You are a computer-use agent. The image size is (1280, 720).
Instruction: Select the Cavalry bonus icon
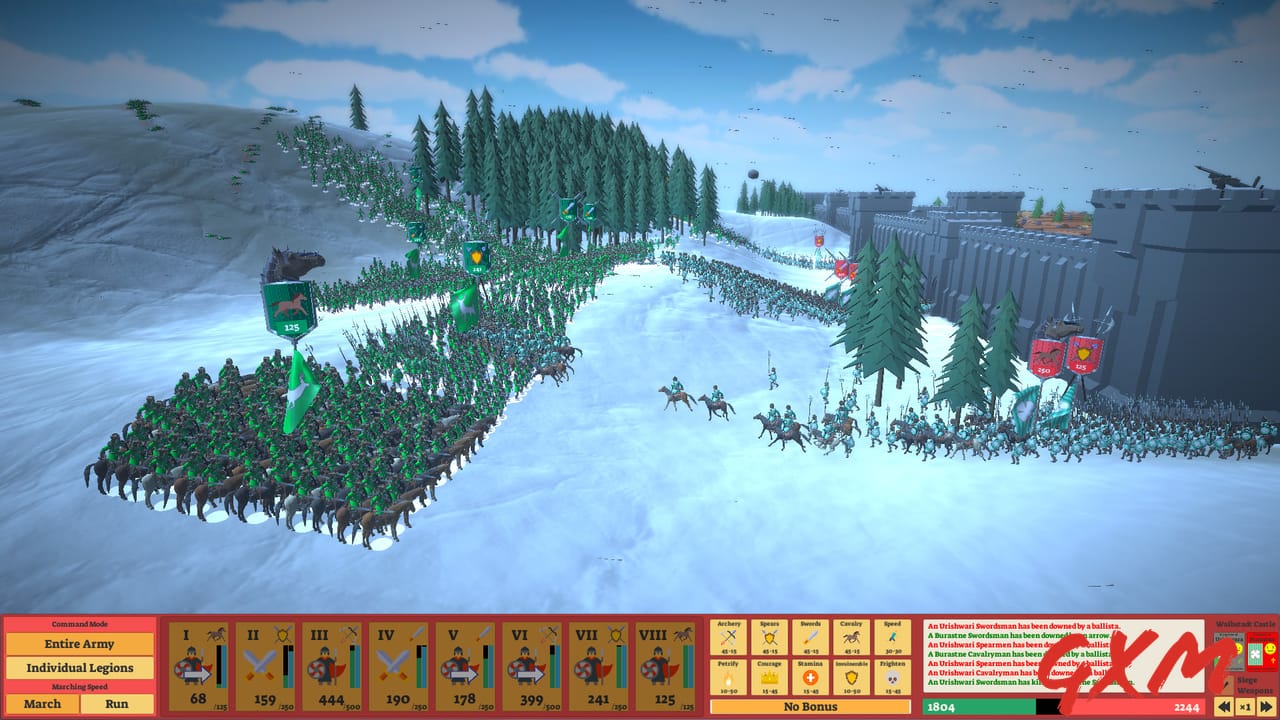[x=851, y=636]
